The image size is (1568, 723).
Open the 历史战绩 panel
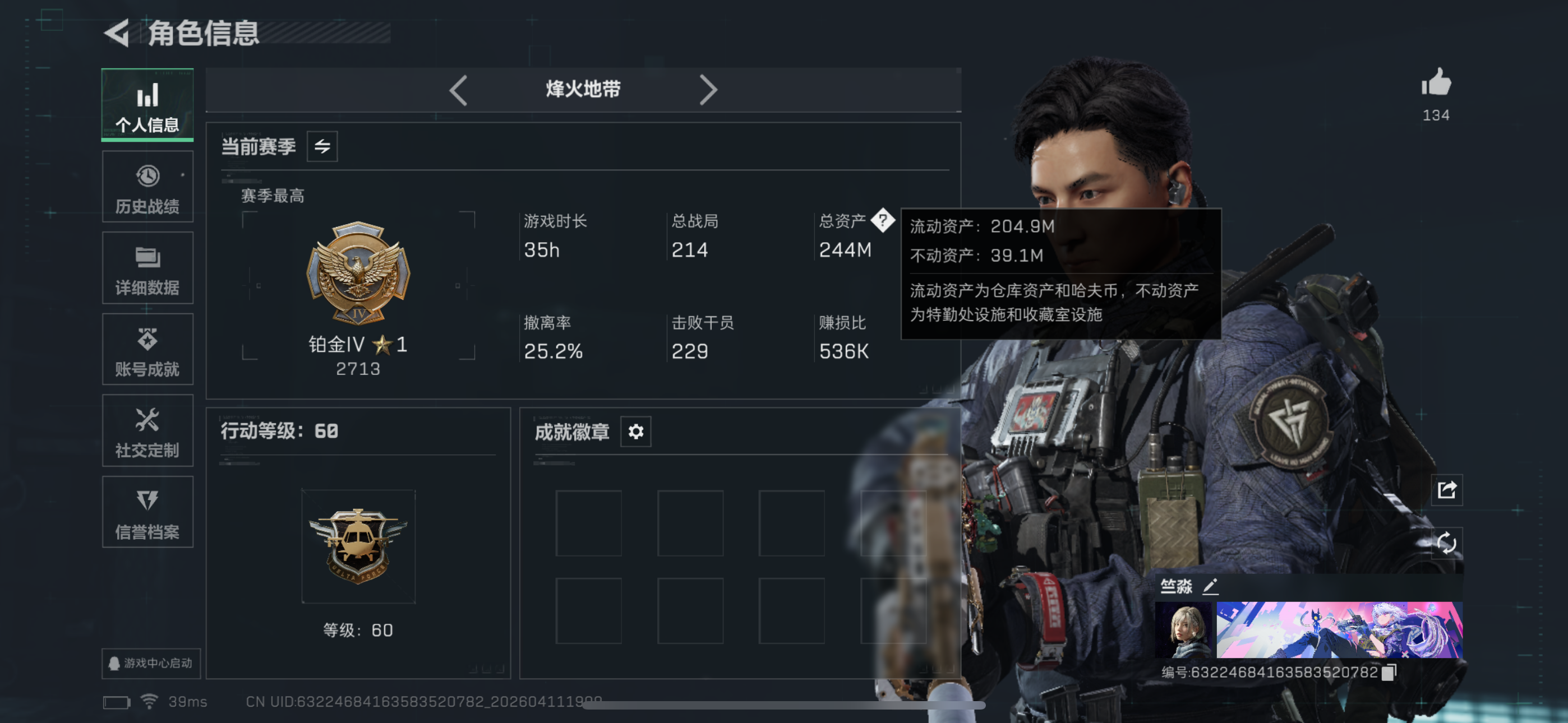(147, 186)
